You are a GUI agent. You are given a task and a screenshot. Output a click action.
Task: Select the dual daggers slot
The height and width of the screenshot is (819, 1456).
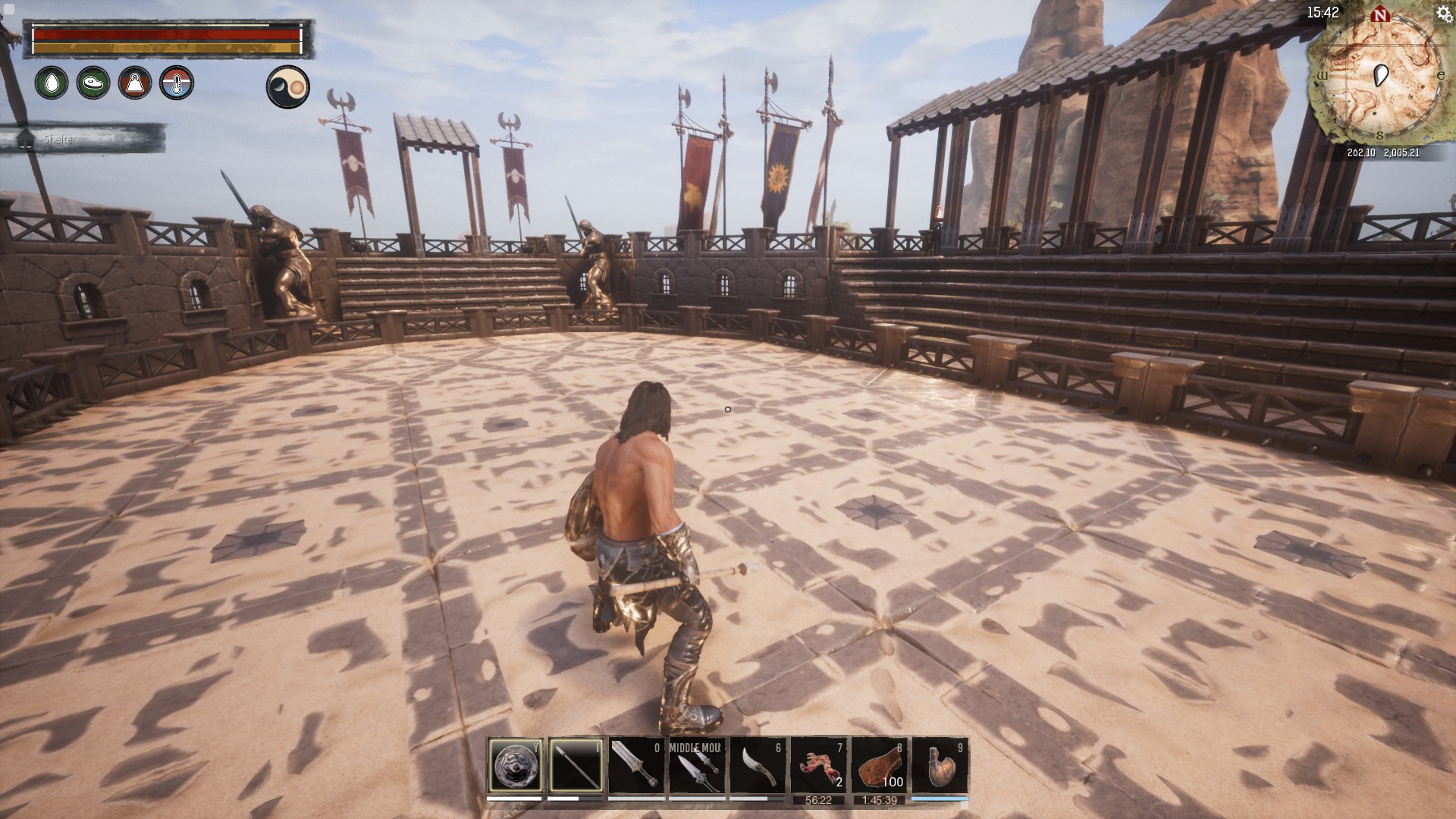click(697, 766)
